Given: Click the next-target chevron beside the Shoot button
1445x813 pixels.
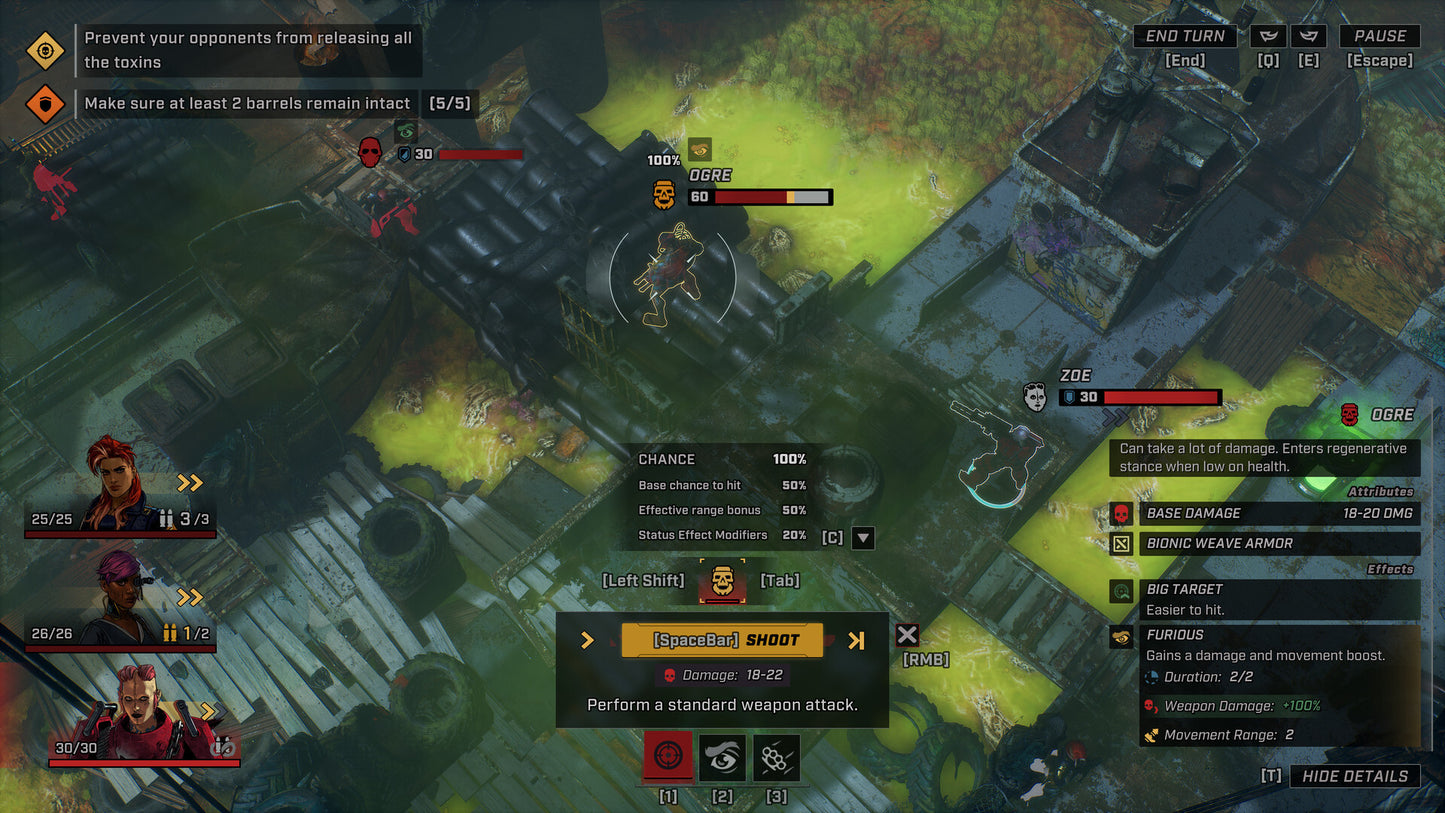Looking at the screenshot, I should (x=858, y=639).
